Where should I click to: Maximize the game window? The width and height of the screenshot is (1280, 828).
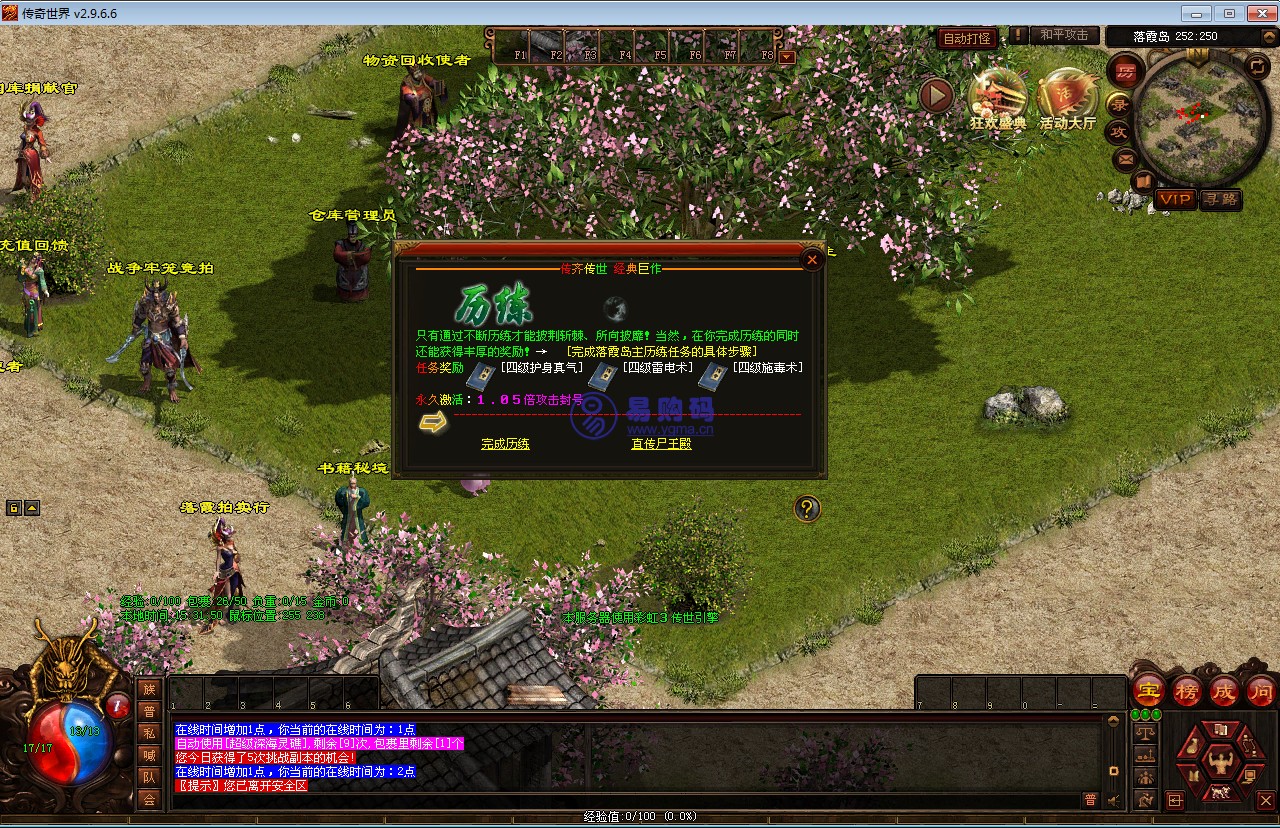pos(1229,13)
